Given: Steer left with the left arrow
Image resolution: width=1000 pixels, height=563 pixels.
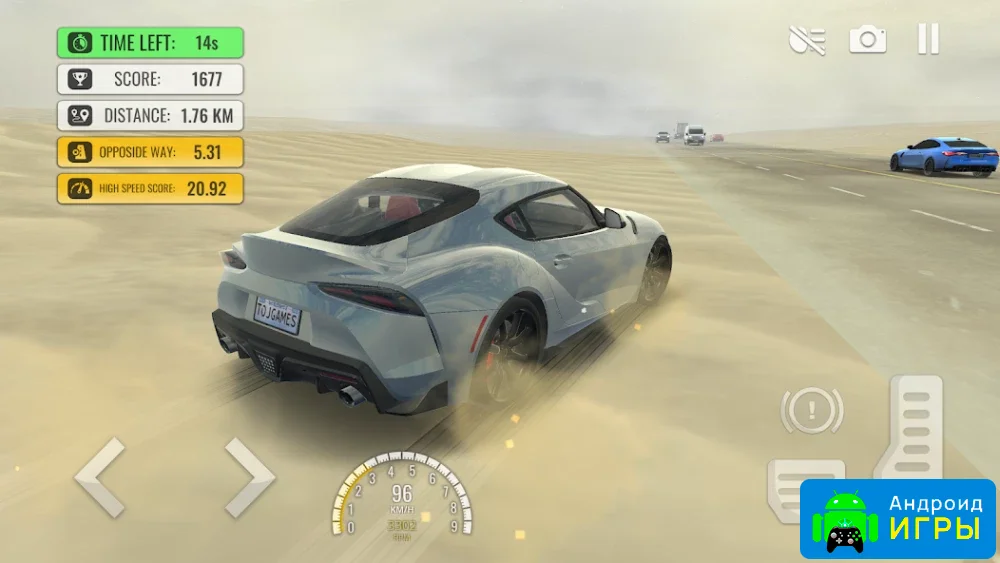Looking at the screenshot, I should (100, 477).
